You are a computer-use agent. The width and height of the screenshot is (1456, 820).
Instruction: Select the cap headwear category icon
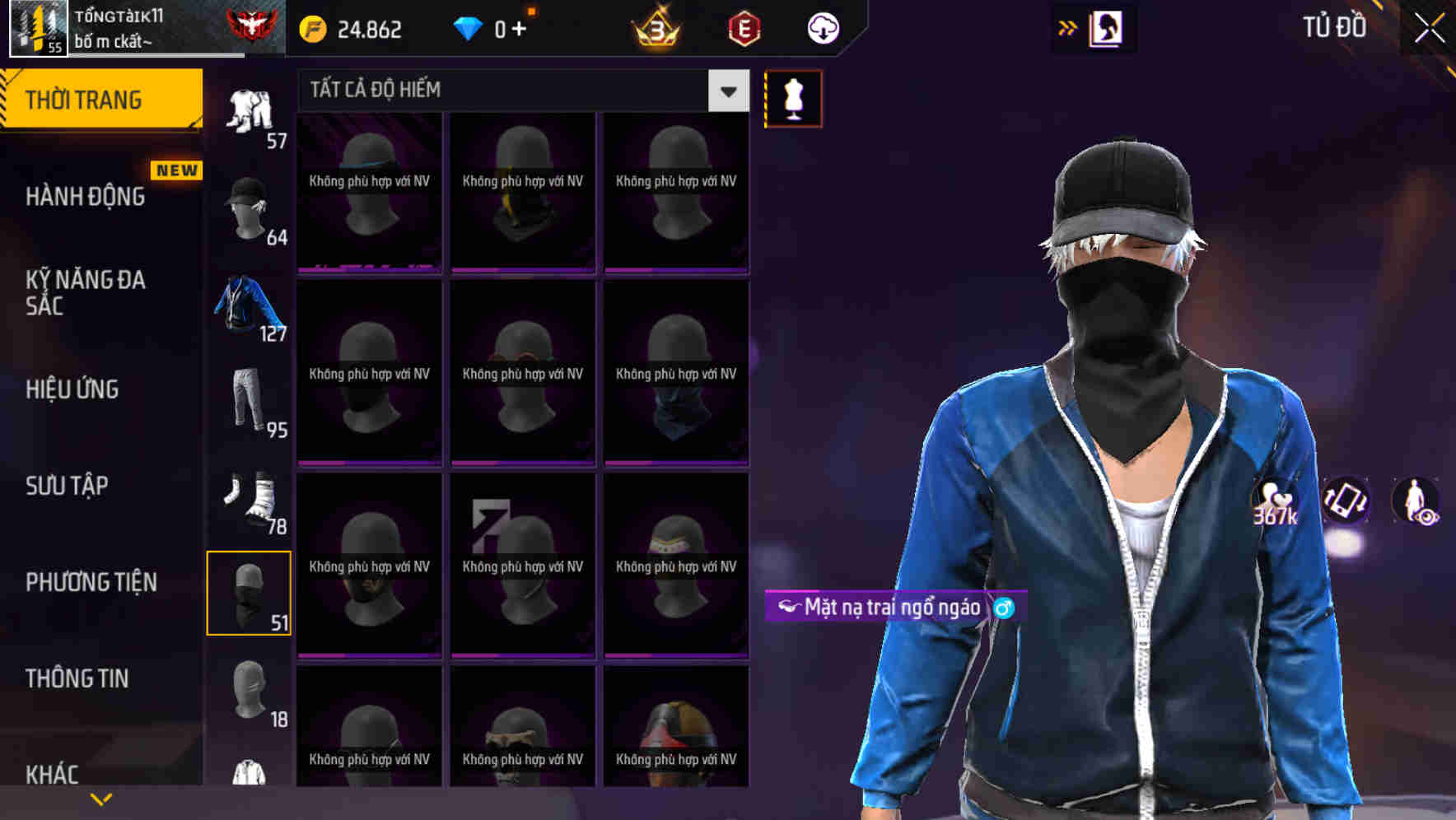click(247, 204)
